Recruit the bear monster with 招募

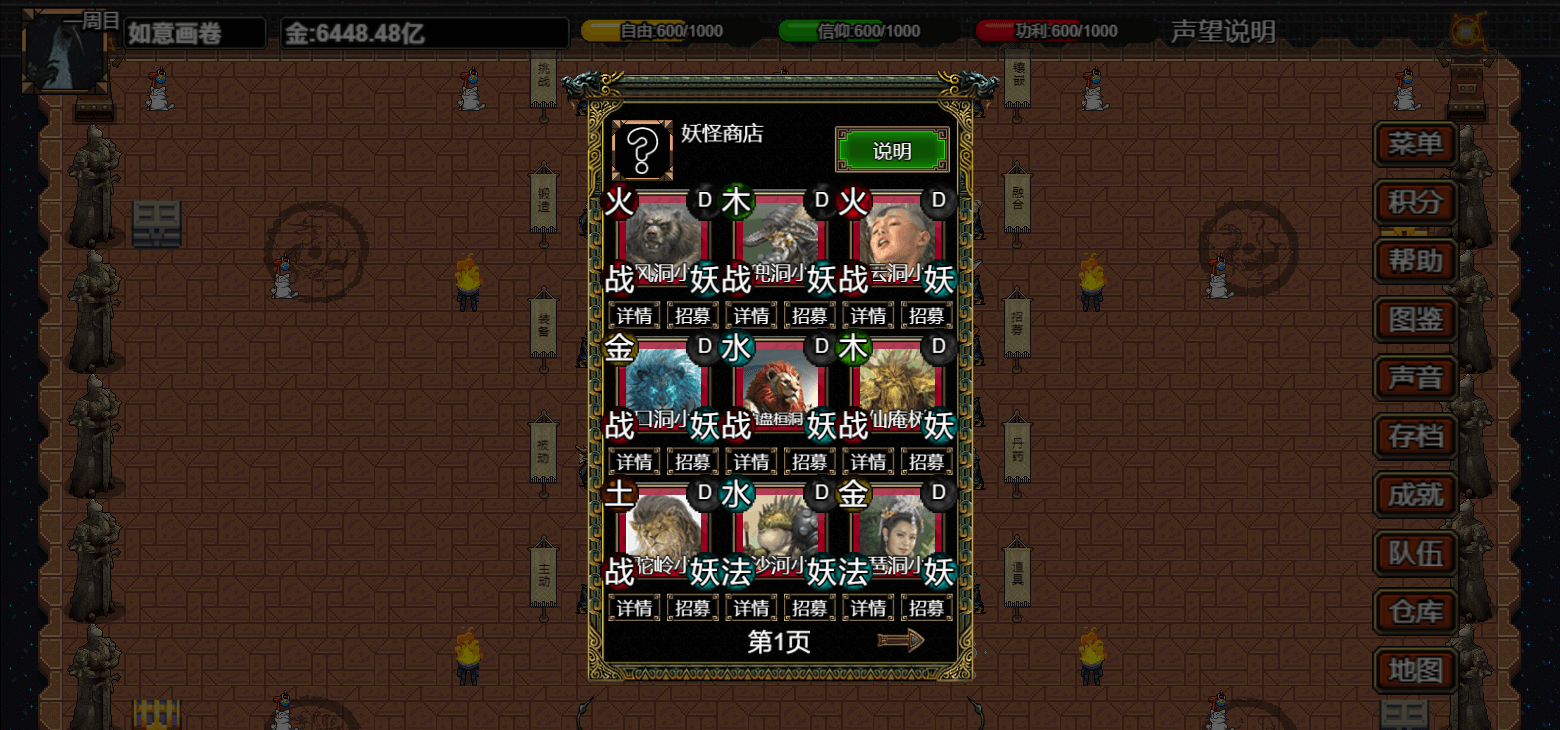tap(693, 316)
